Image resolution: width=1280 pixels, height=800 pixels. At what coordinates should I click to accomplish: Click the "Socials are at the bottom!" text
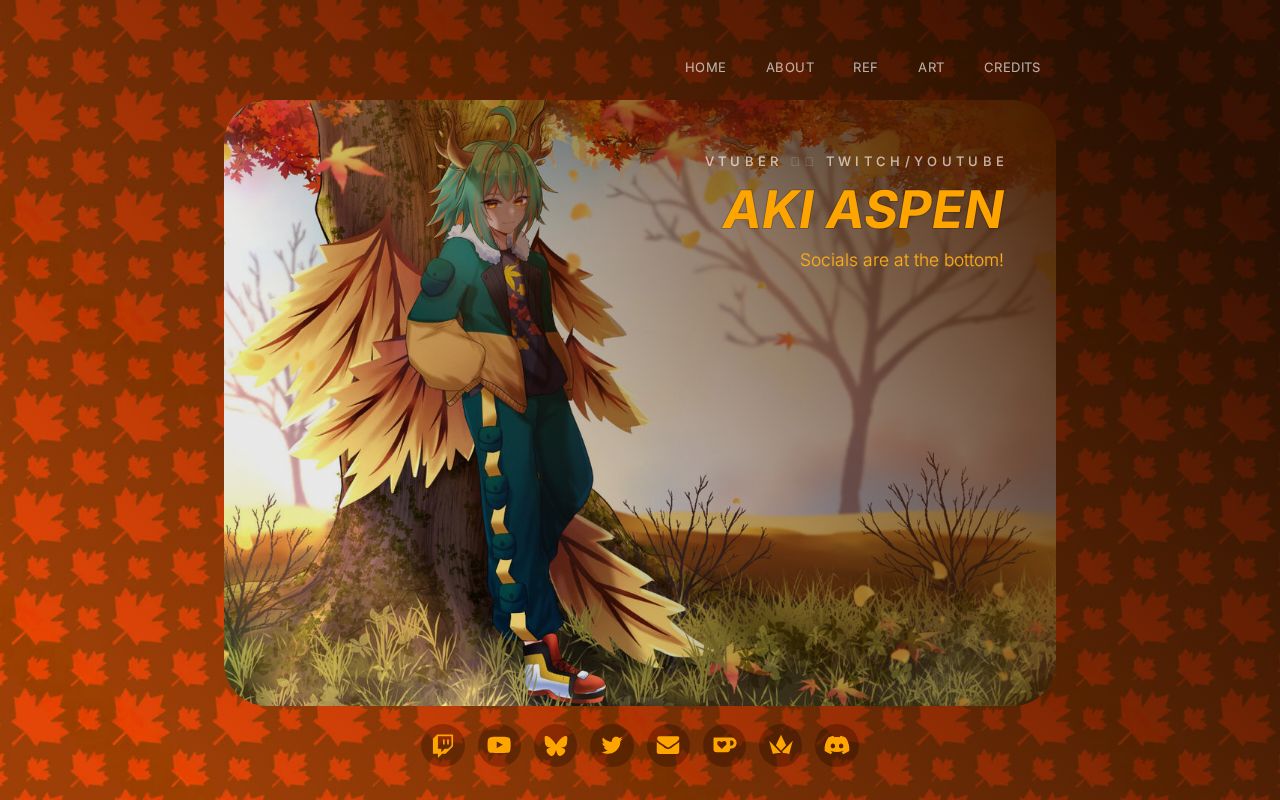point(901,259)
